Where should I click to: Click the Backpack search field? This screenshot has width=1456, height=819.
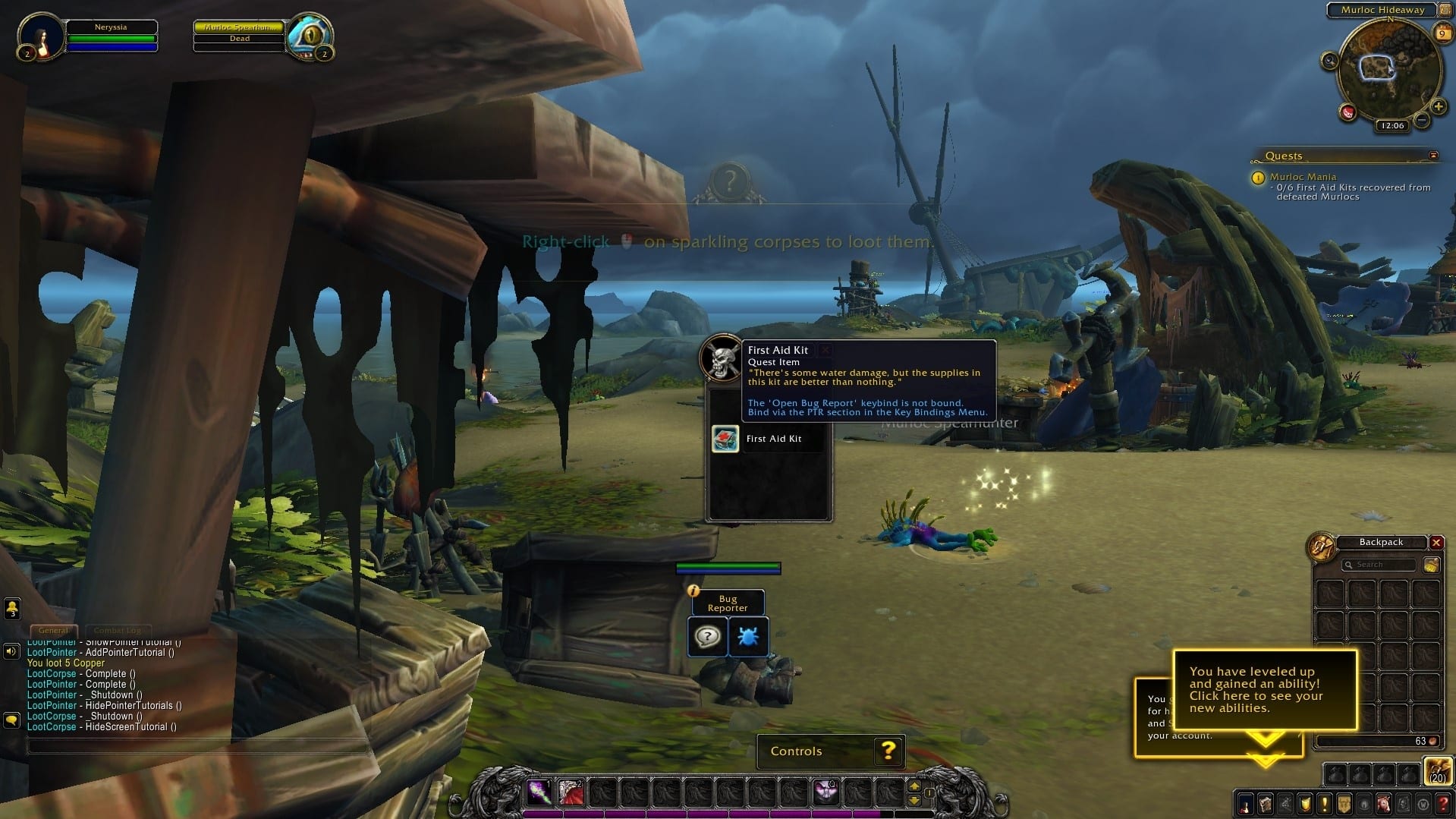(x=1378, y=565)
